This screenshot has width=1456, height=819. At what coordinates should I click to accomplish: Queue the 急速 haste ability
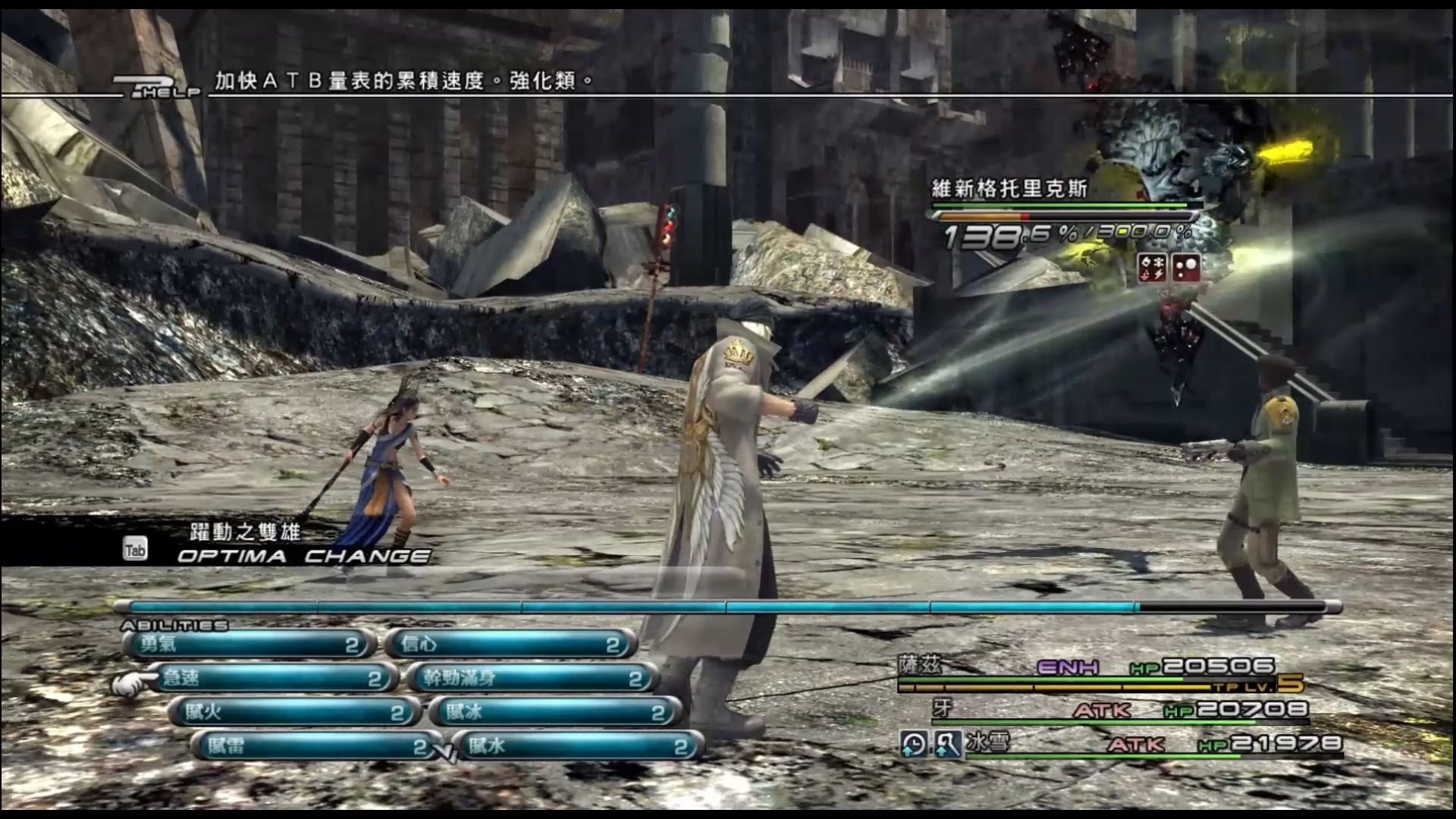pyautogui.click(x=271, y=678)
